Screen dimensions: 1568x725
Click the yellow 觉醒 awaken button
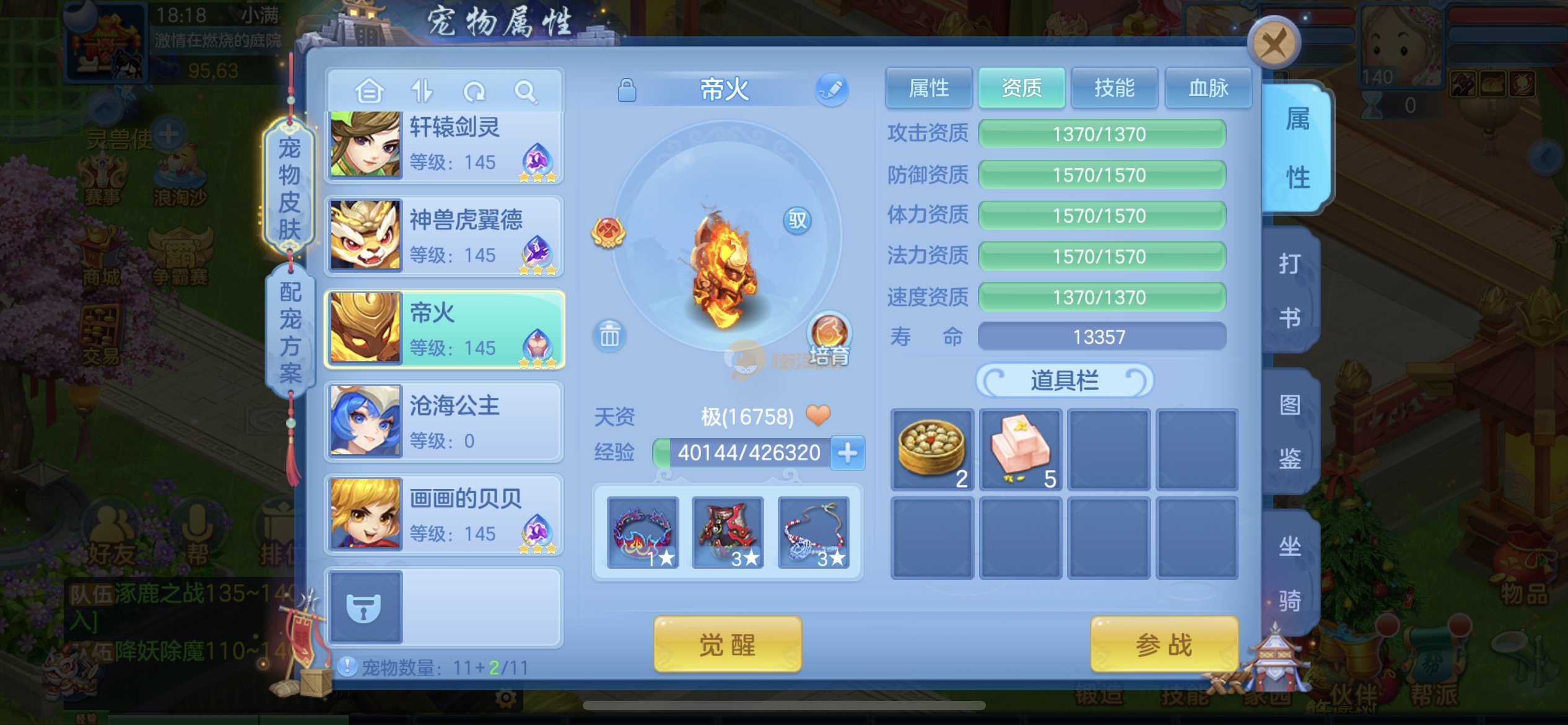[x=727, y=644]
